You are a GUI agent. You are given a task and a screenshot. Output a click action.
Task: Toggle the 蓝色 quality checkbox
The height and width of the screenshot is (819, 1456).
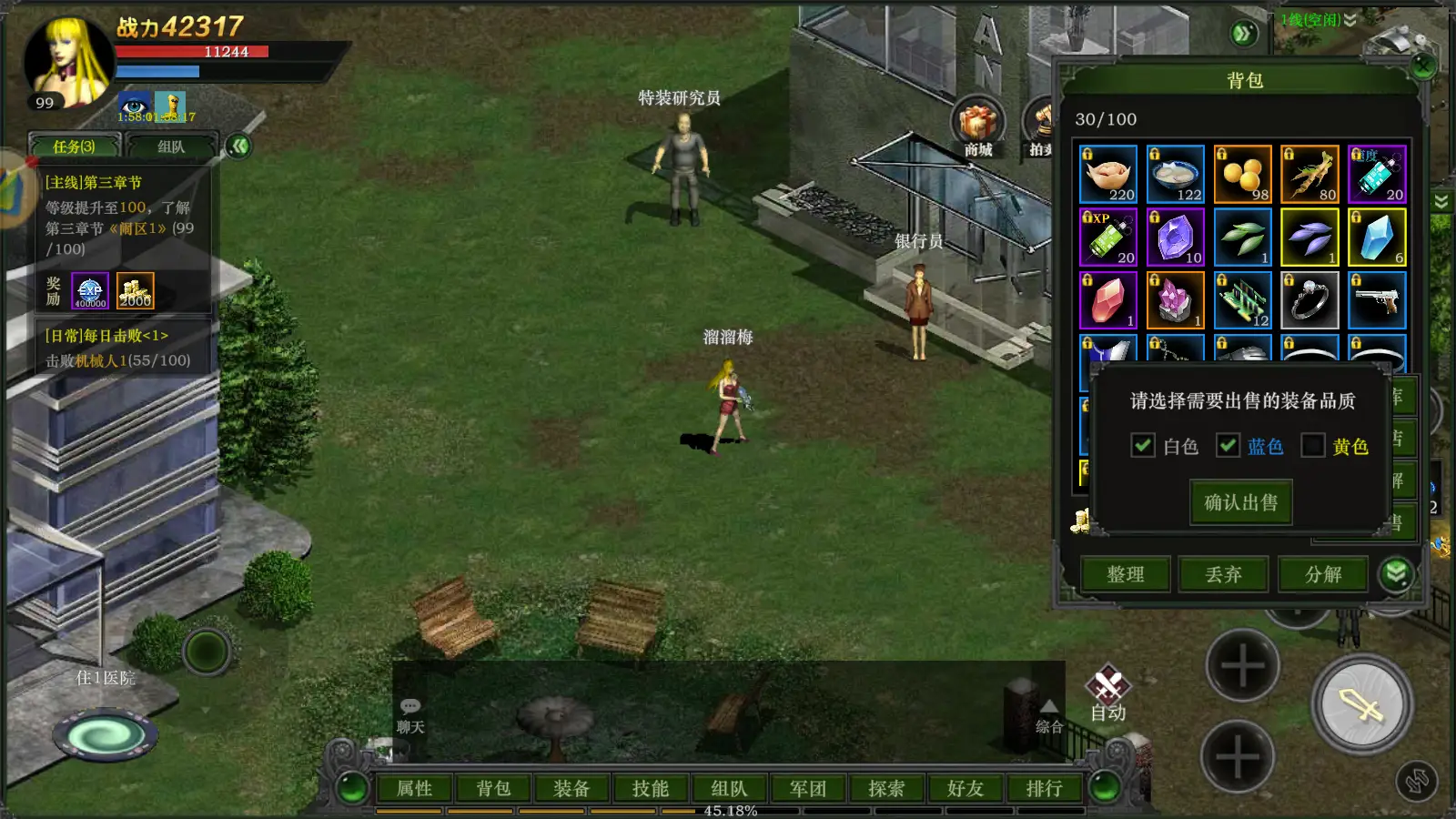(1228, 445)
